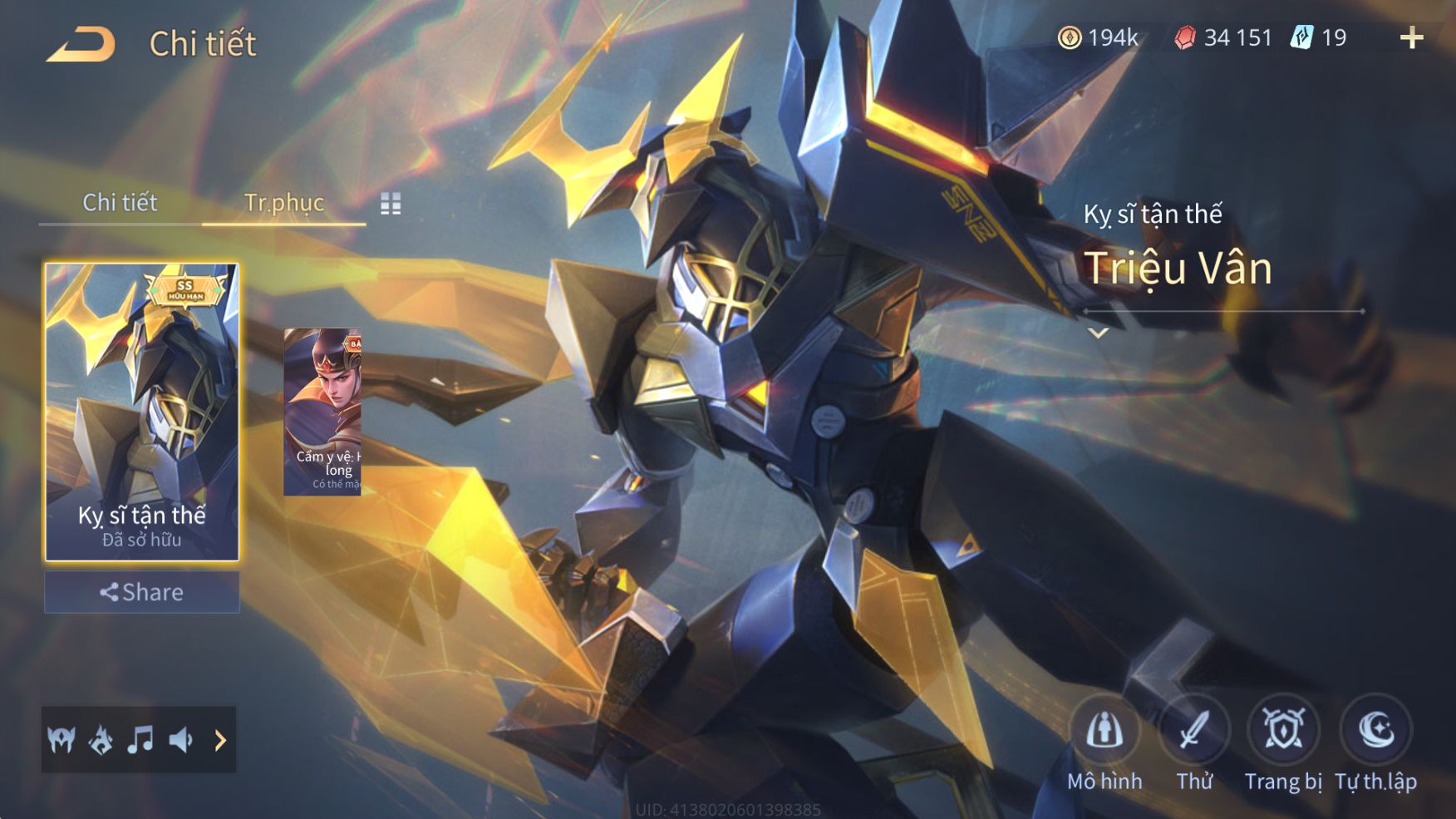This screenshot has width=1456, height=819.
Task: Expand the skin description arrow
Action: coord(1099,333)
